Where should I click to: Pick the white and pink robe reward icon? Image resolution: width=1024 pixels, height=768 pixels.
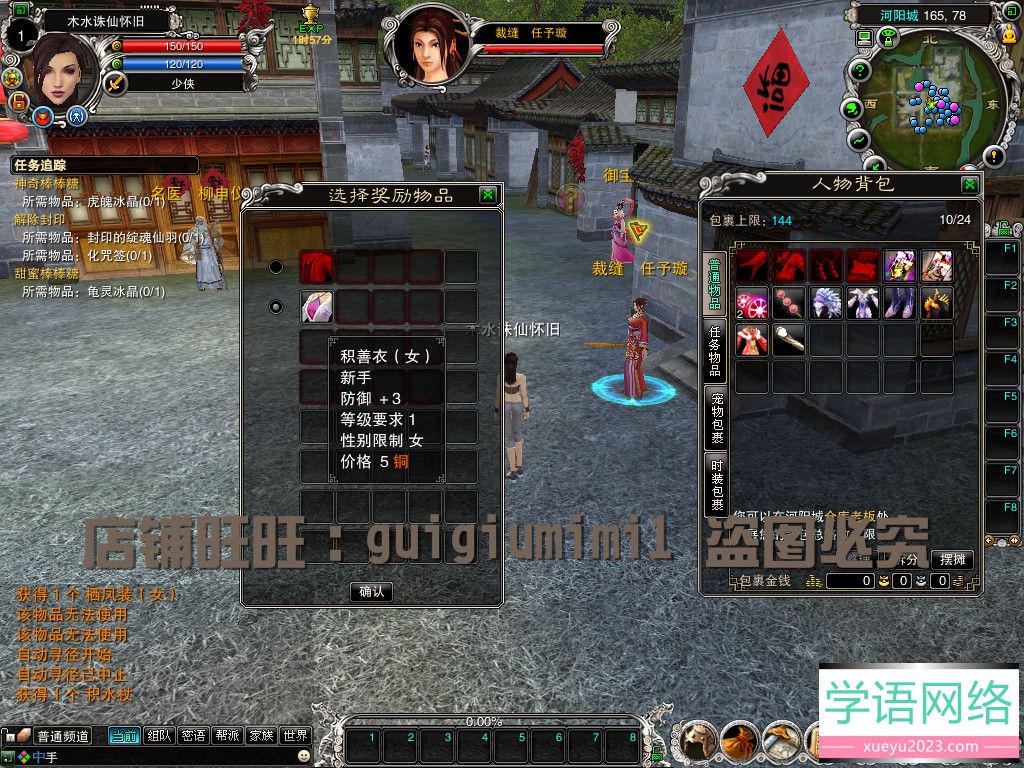[317, 306]
